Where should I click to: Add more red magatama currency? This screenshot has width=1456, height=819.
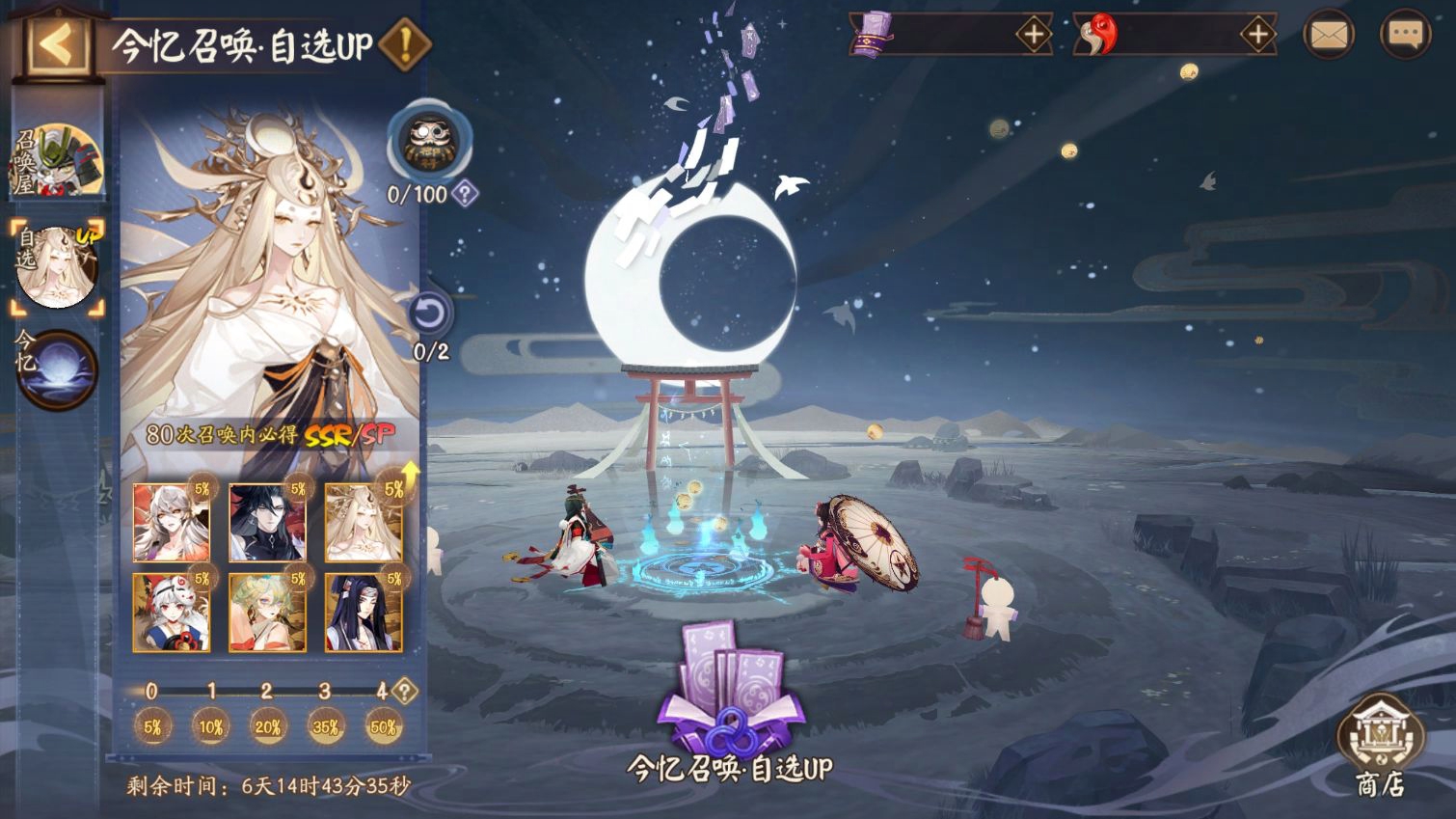coord(1257,36)
